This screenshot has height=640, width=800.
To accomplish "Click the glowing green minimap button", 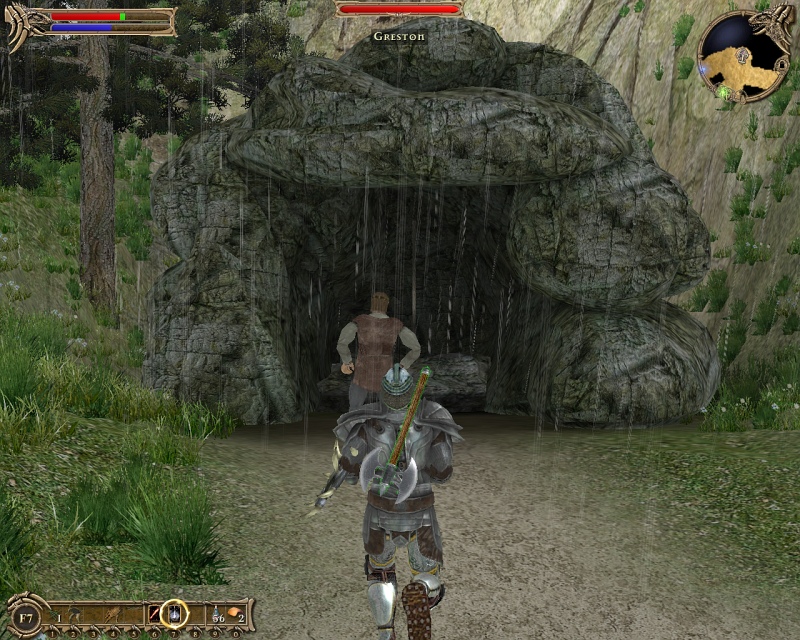I will tap(722, 92).
